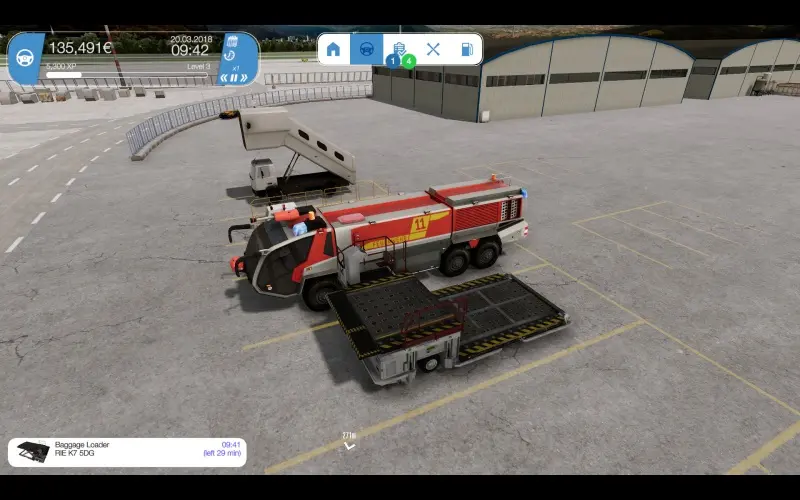Open the crossed tools maintenance tab

point(433,49)
